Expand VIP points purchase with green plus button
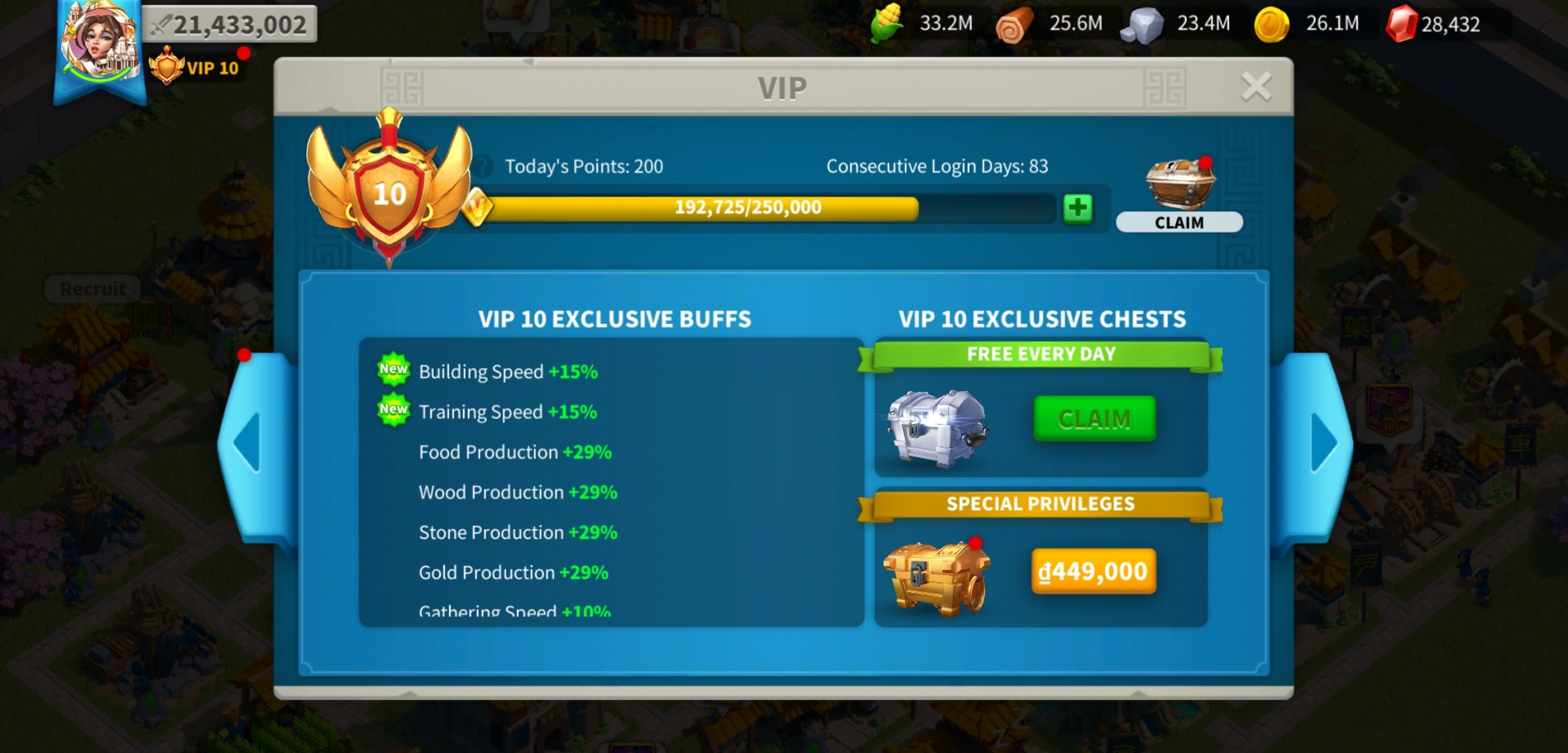Screen dimensions: 1568x753 click(x=1077, y=207)
